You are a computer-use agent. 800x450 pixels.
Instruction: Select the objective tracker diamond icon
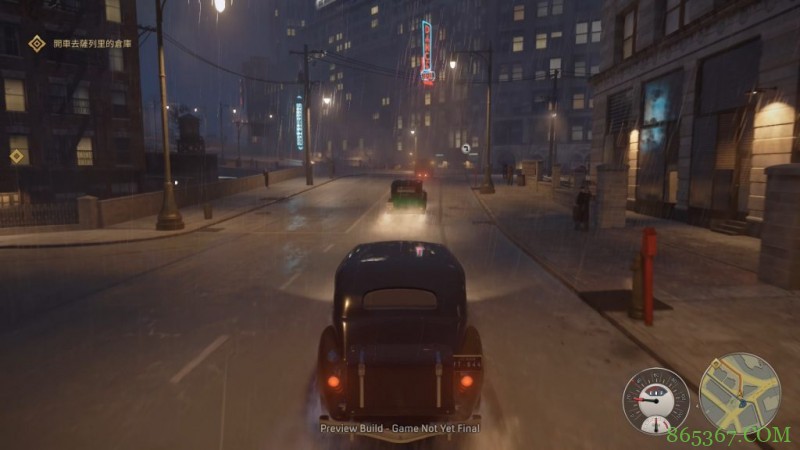37,43
